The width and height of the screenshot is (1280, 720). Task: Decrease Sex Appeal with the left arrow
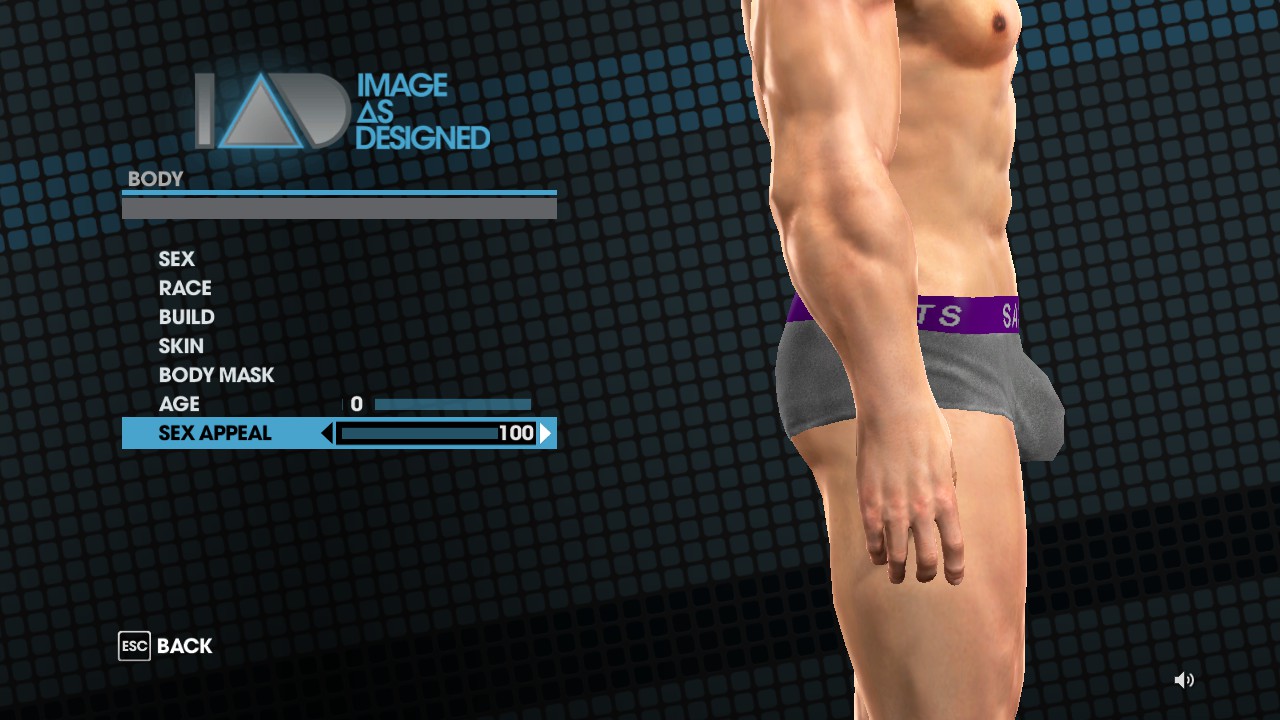pos(327,433)
